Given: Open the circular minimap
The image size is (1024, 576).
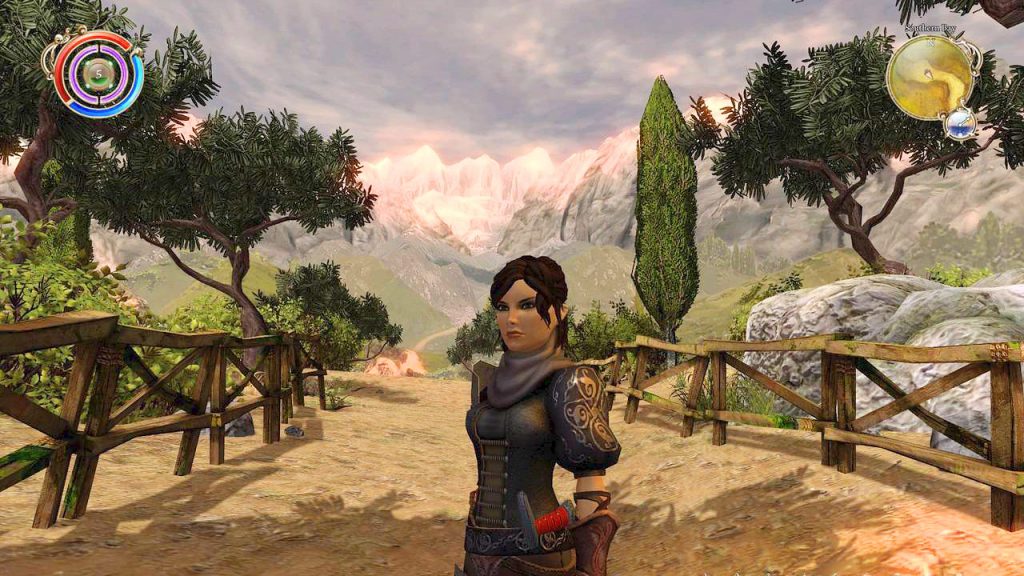Looking at the screenshot, I should click(x=930, y=76).
